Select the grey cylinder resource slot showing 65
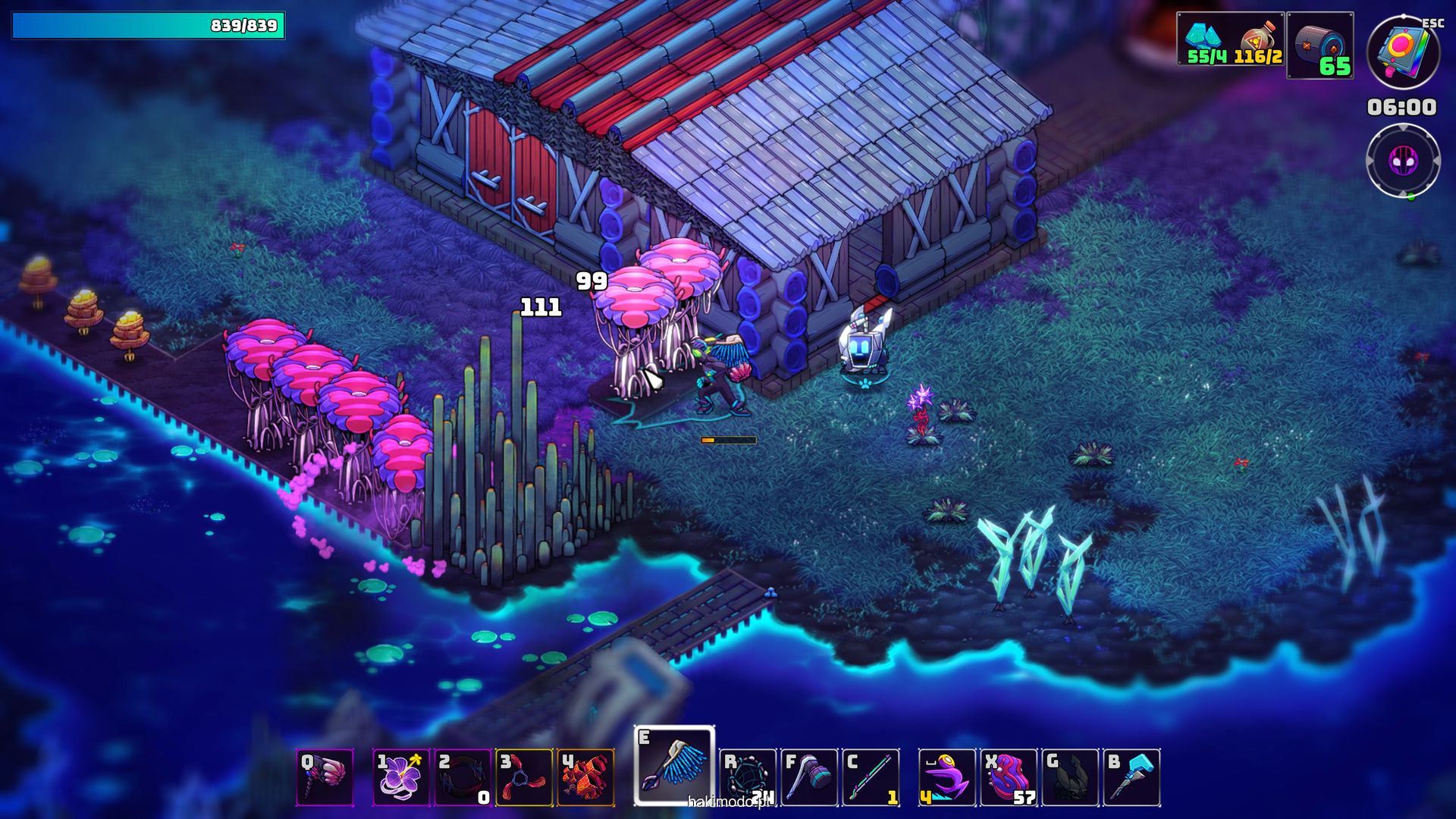Viewport: 1456px width, 819px height. (x=1319, y=45)
